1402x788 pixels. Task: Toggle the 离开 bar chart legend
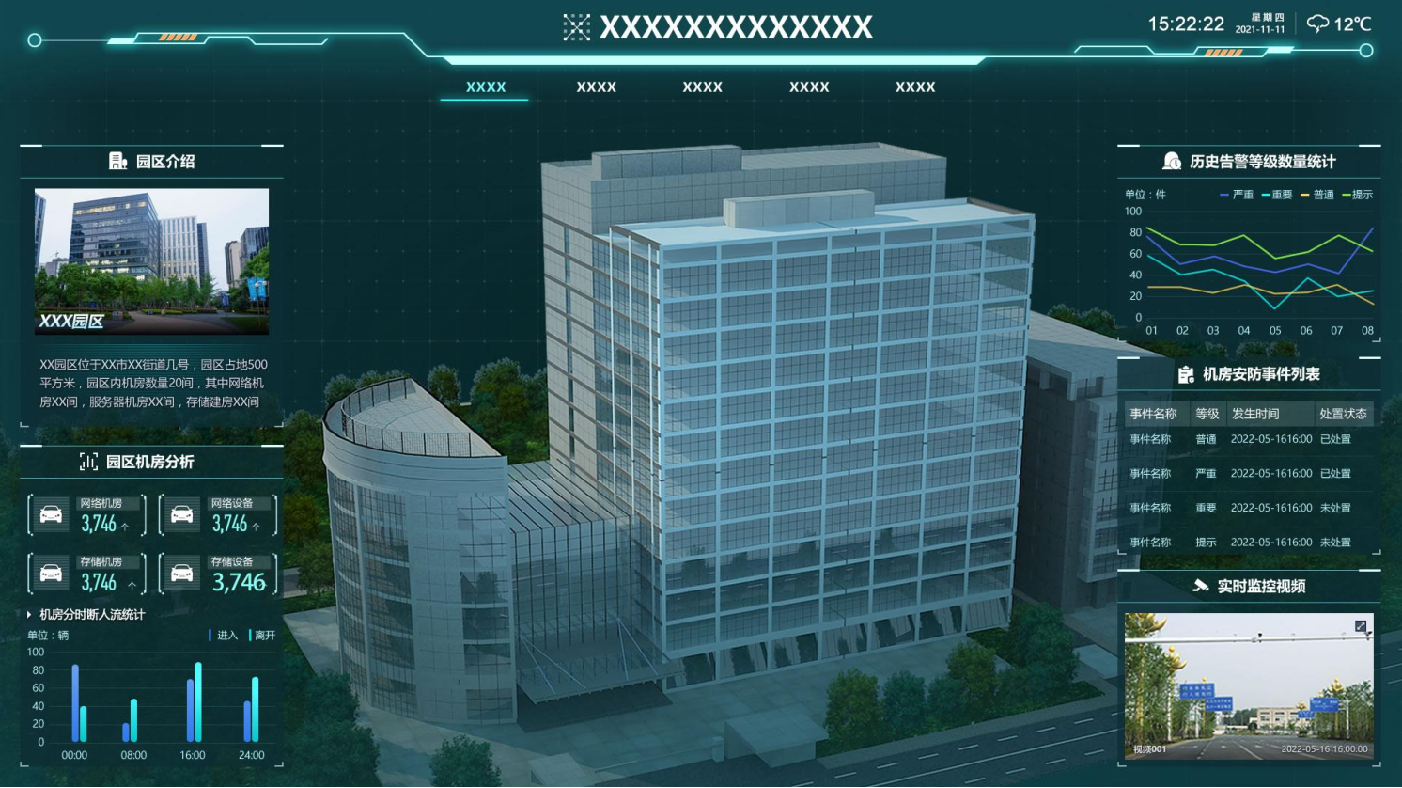(x=262, y=635)
